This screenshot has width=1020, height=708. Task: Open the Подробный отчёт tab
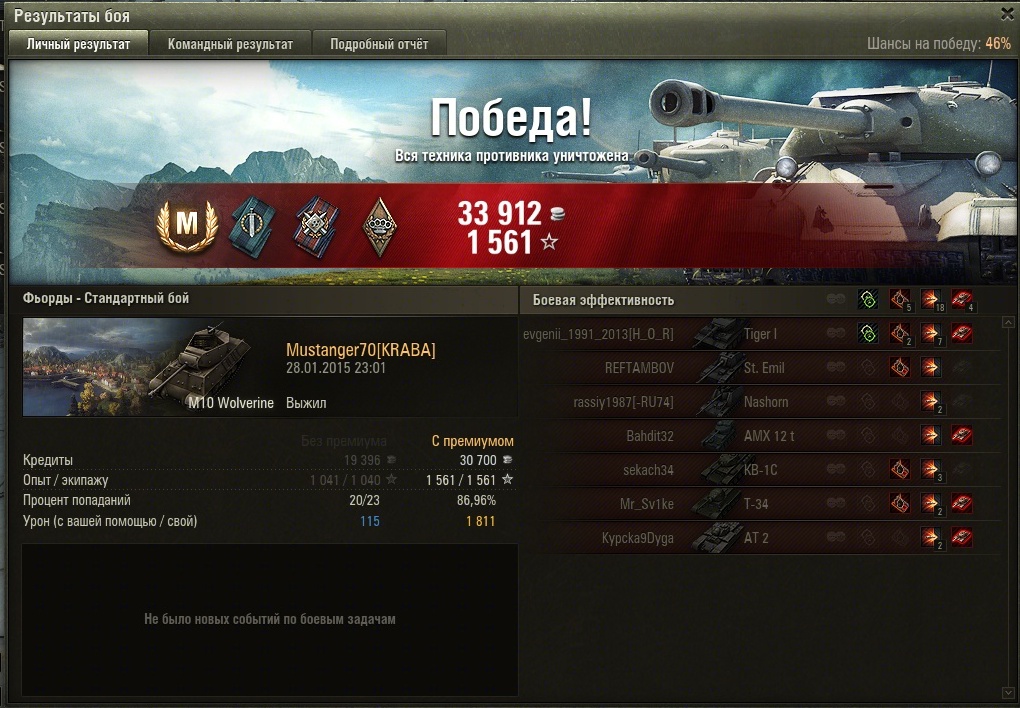pos(379,44)
